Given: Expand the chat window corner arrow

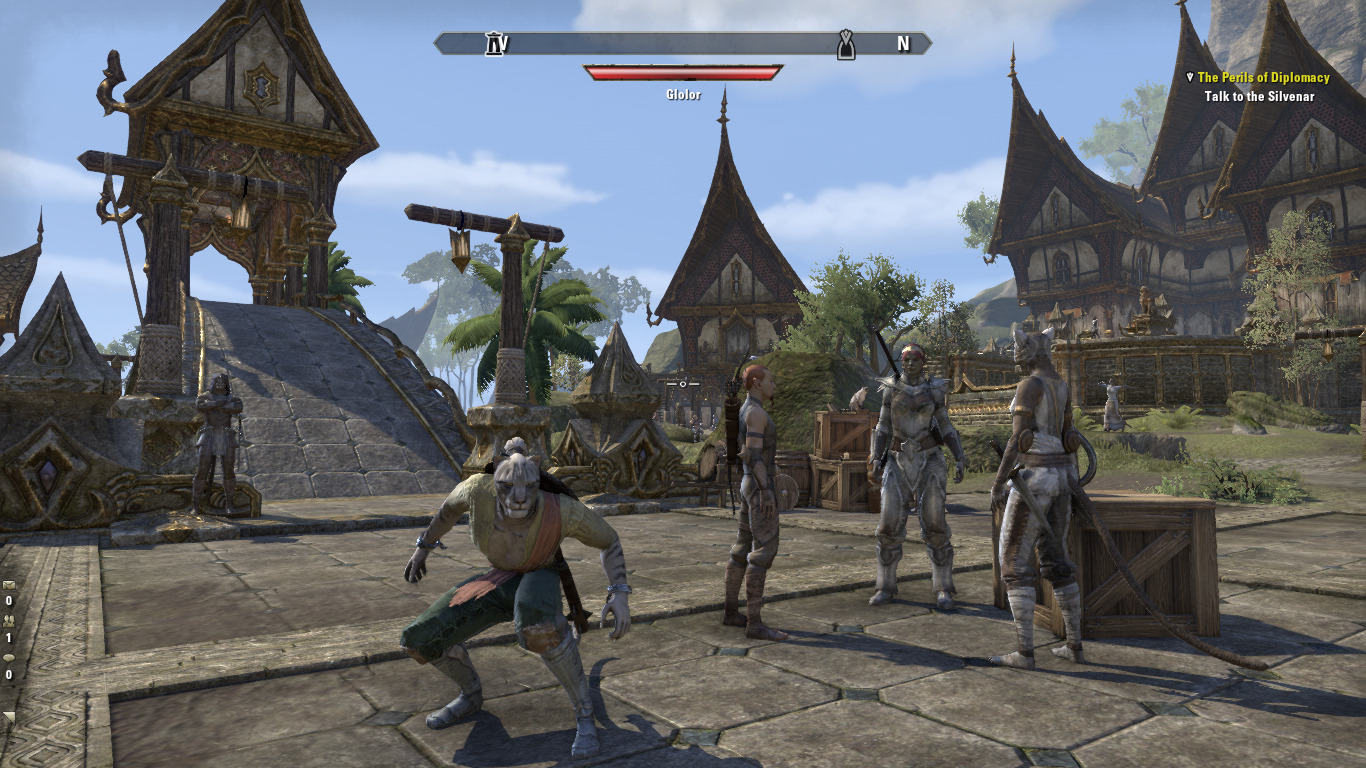Looking at the screenshot, I should [x=9, y=716].
